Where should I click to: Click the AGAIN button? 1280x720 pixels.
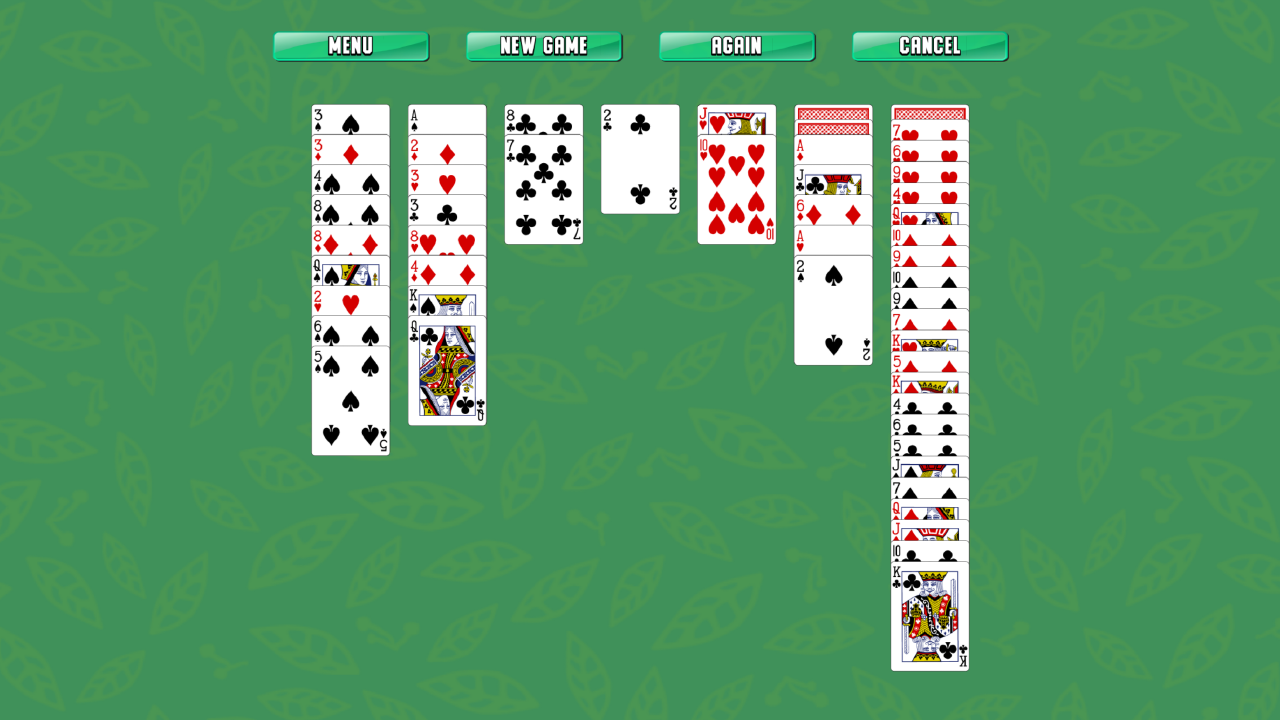tap(737, 46)
